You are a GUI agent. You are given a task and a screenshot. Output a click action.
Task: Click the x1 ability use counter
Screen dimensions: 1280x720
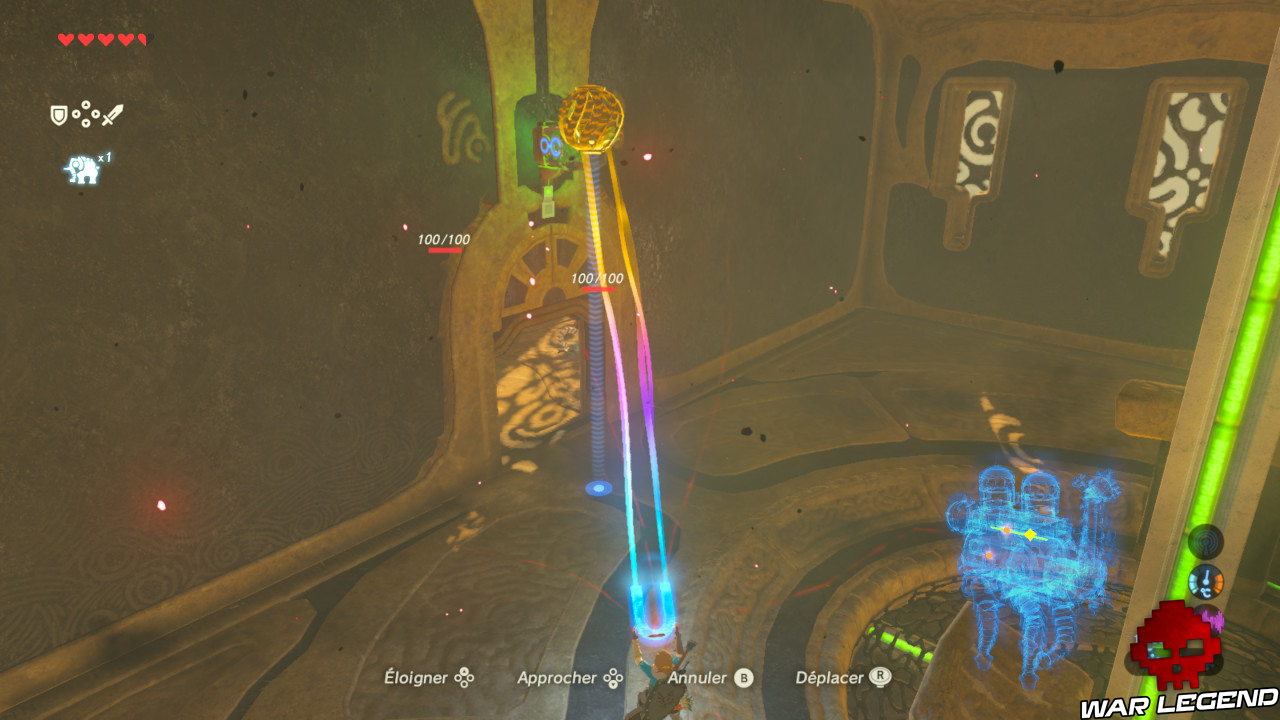pos(106,156)
